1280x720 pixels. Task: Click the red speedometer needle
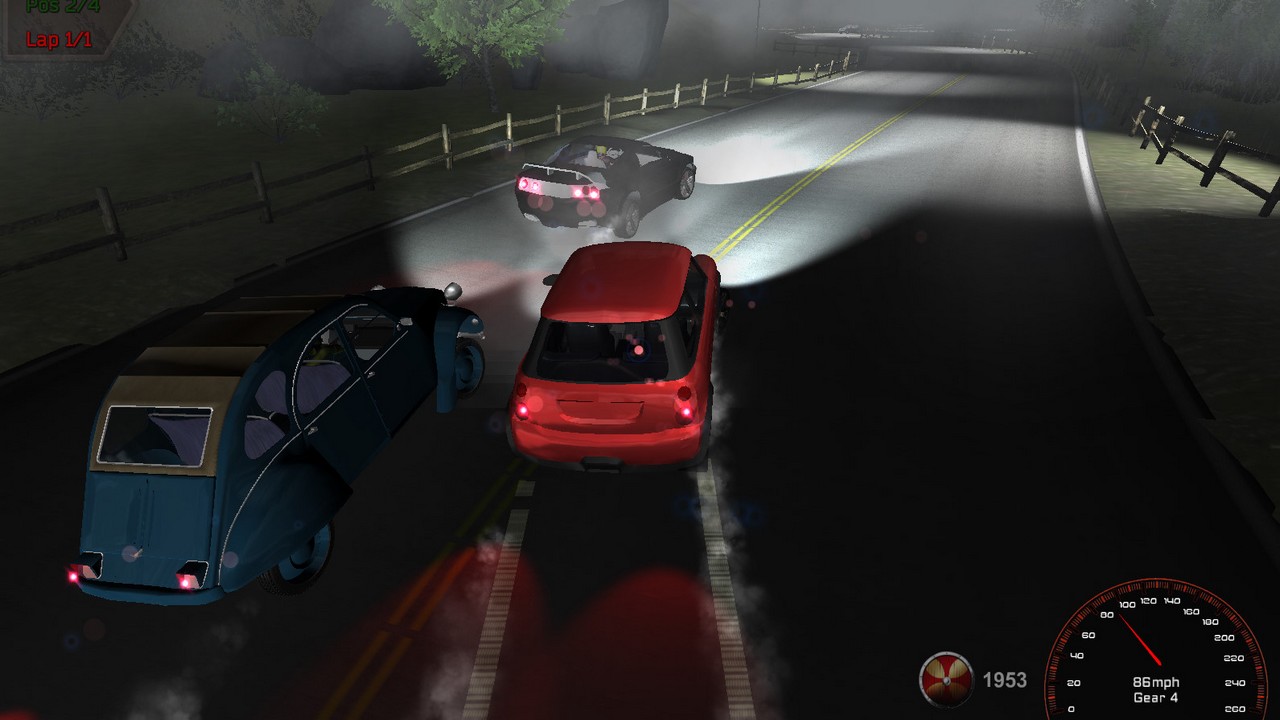pyautogui.click(x=1140, y=640)
